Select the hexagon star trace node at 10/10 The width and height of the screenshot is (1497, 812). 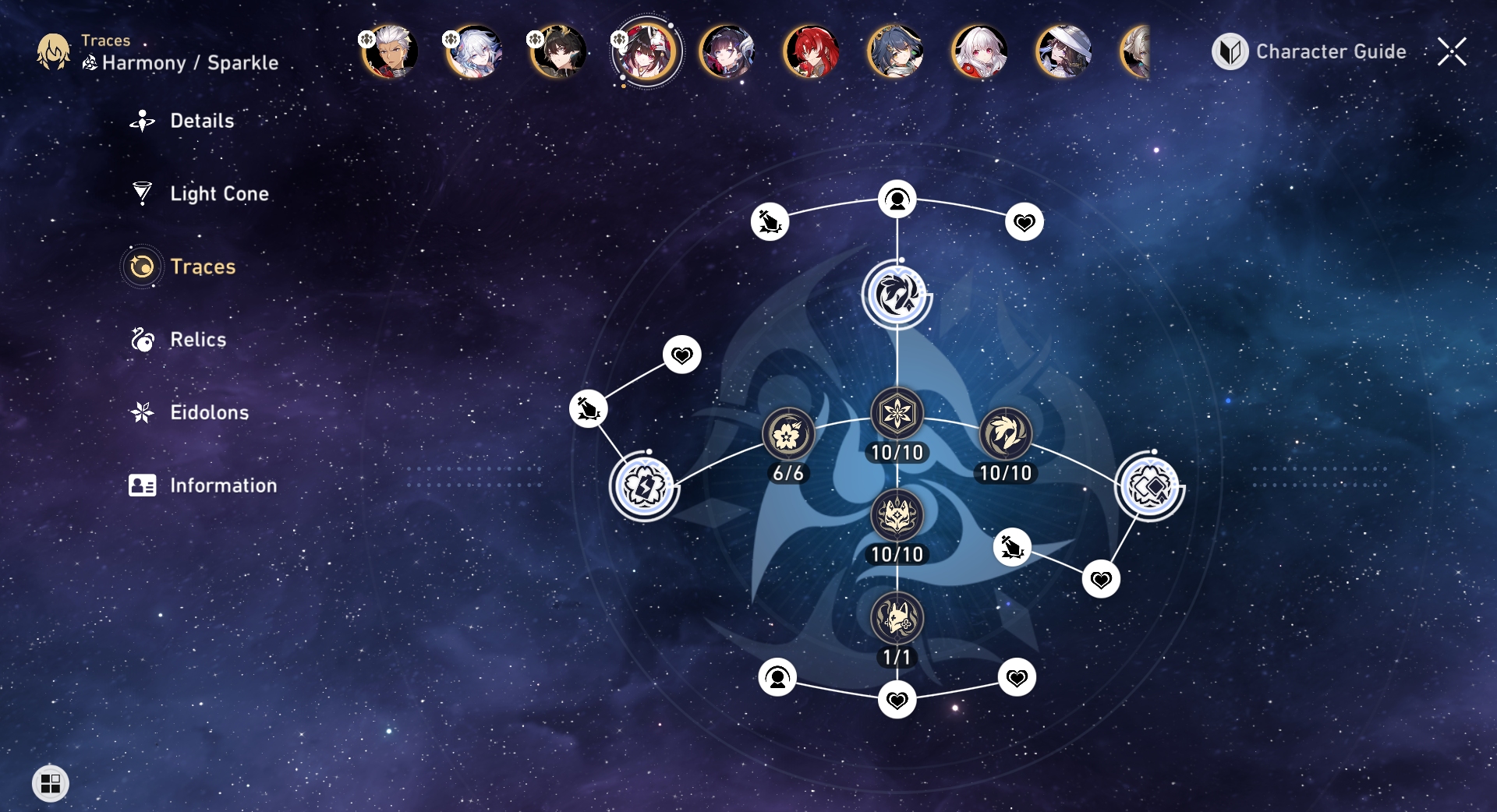897,414
